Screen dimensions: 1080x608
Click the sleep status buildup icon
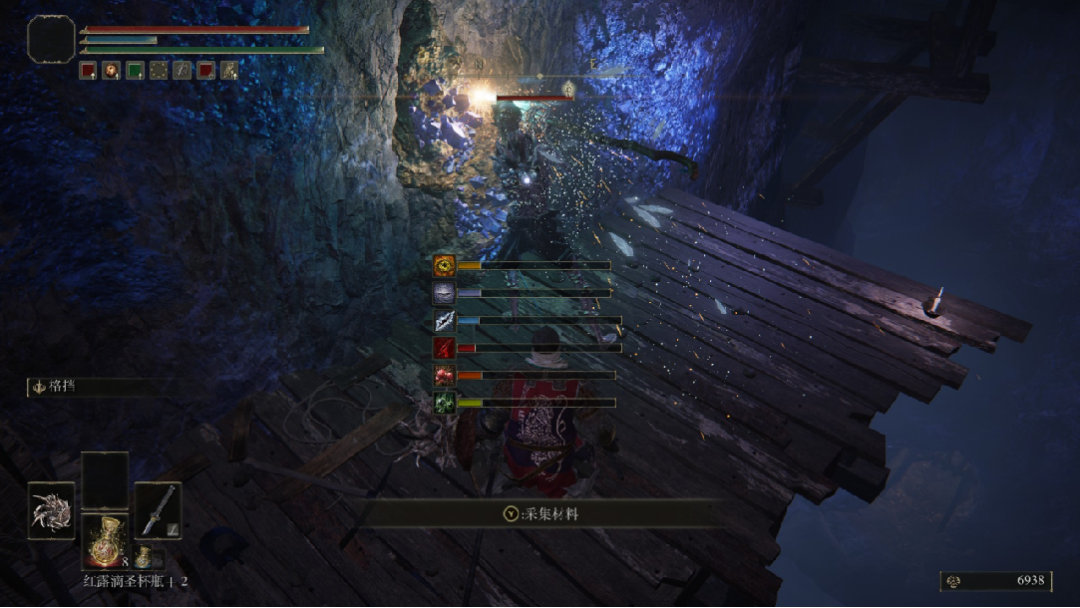click(444, 292)
